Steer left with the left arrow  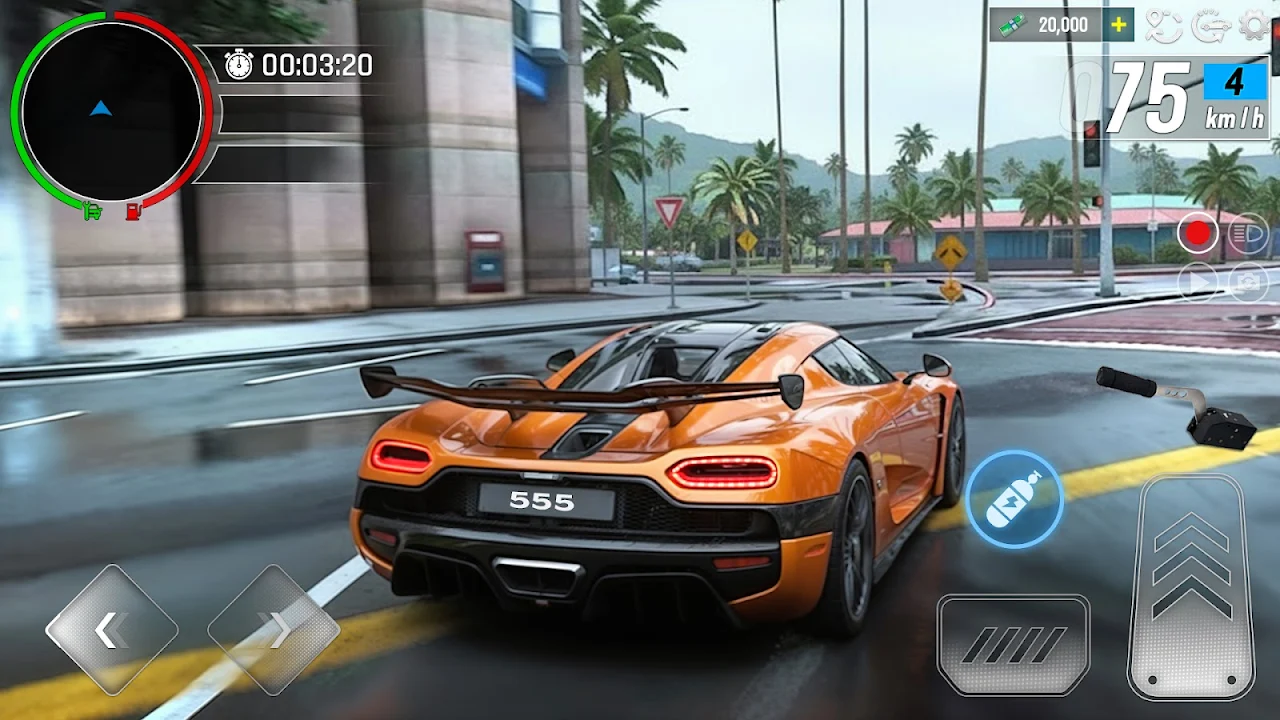(111, 630)
